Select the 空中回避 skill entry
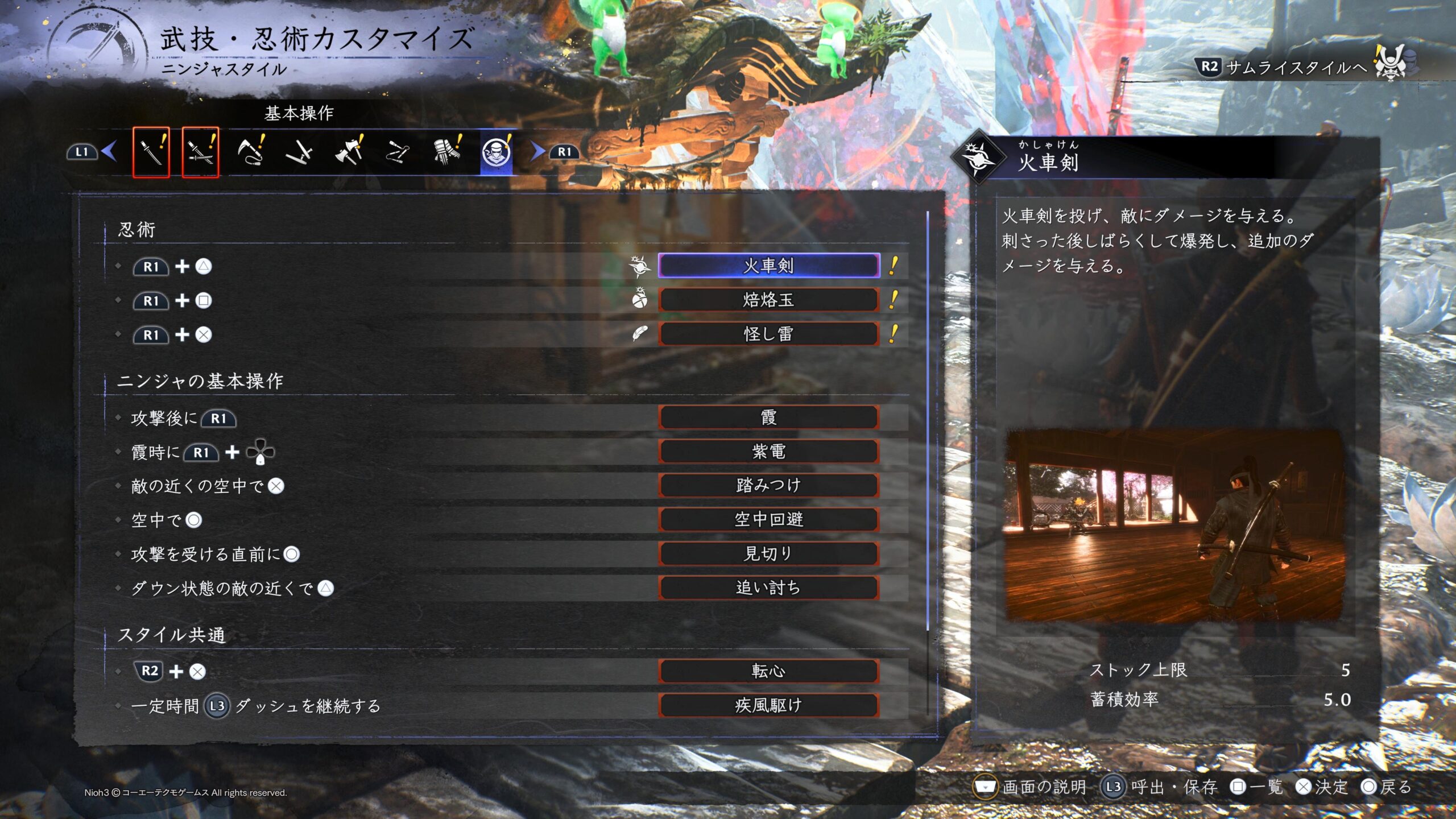The width and height of the screenshot is (1456, 819). (x=768, y=519)
